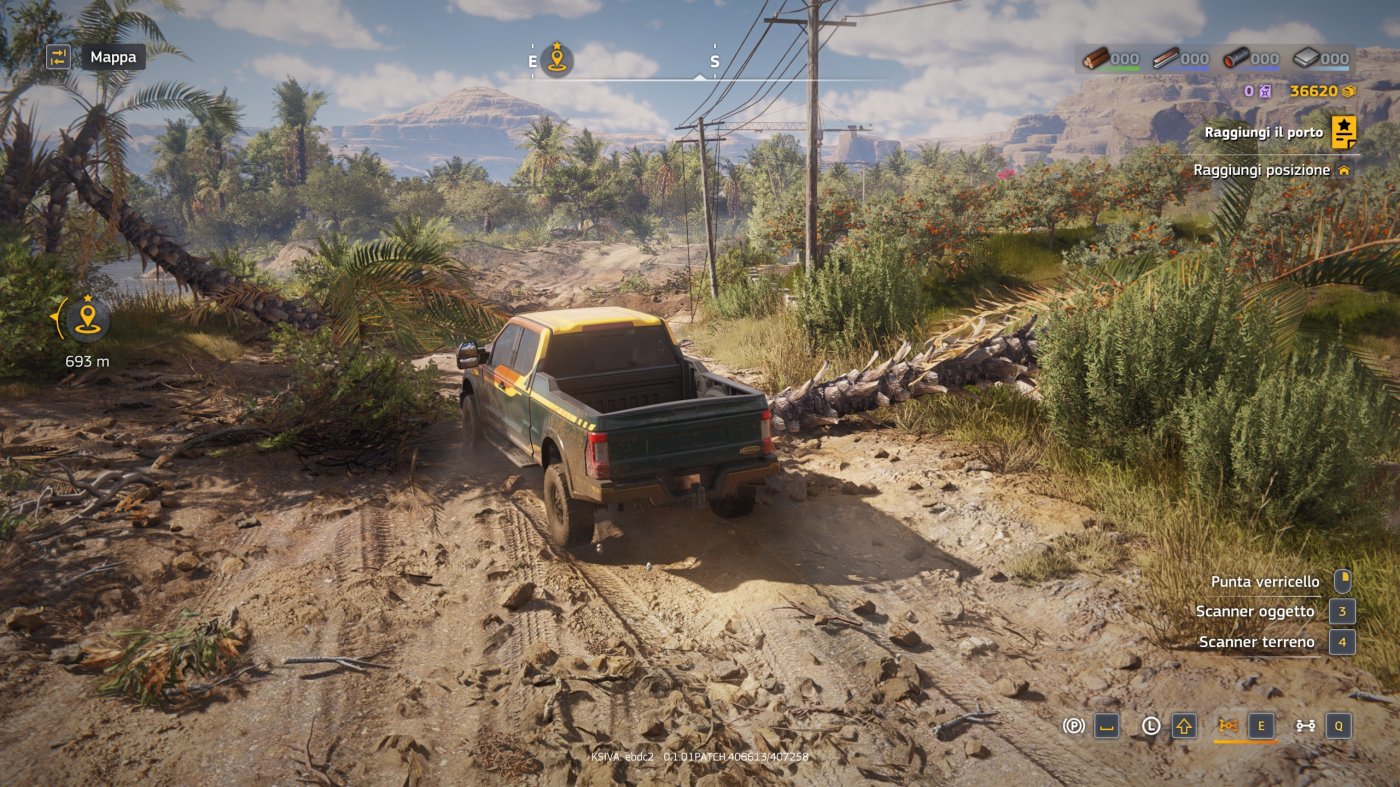Toggle the differential lock Q control
1400x787 pixels.
[1339, 726]
